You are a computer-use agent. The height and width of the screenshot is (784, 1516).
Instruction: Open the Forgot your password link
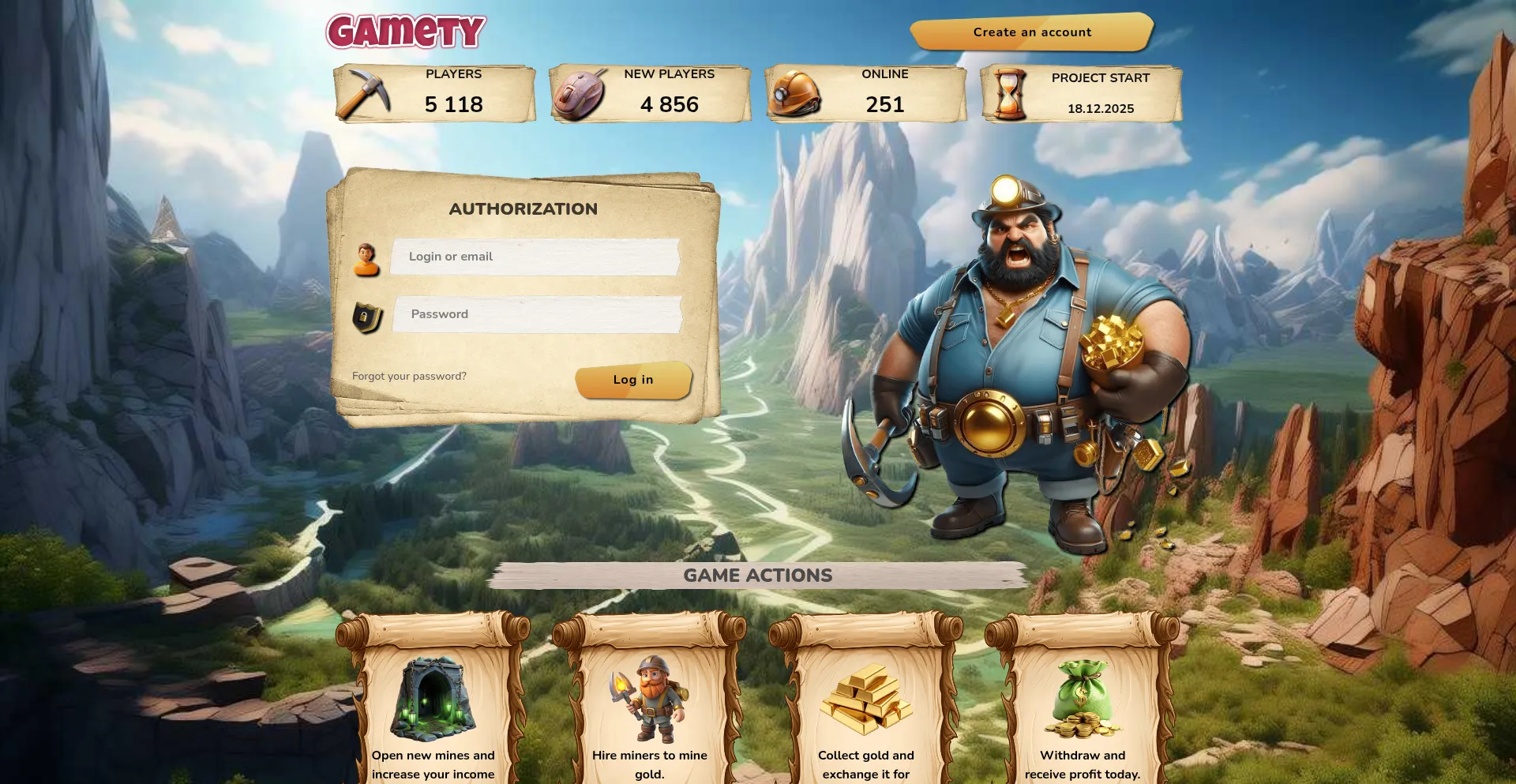pos(409,377)
